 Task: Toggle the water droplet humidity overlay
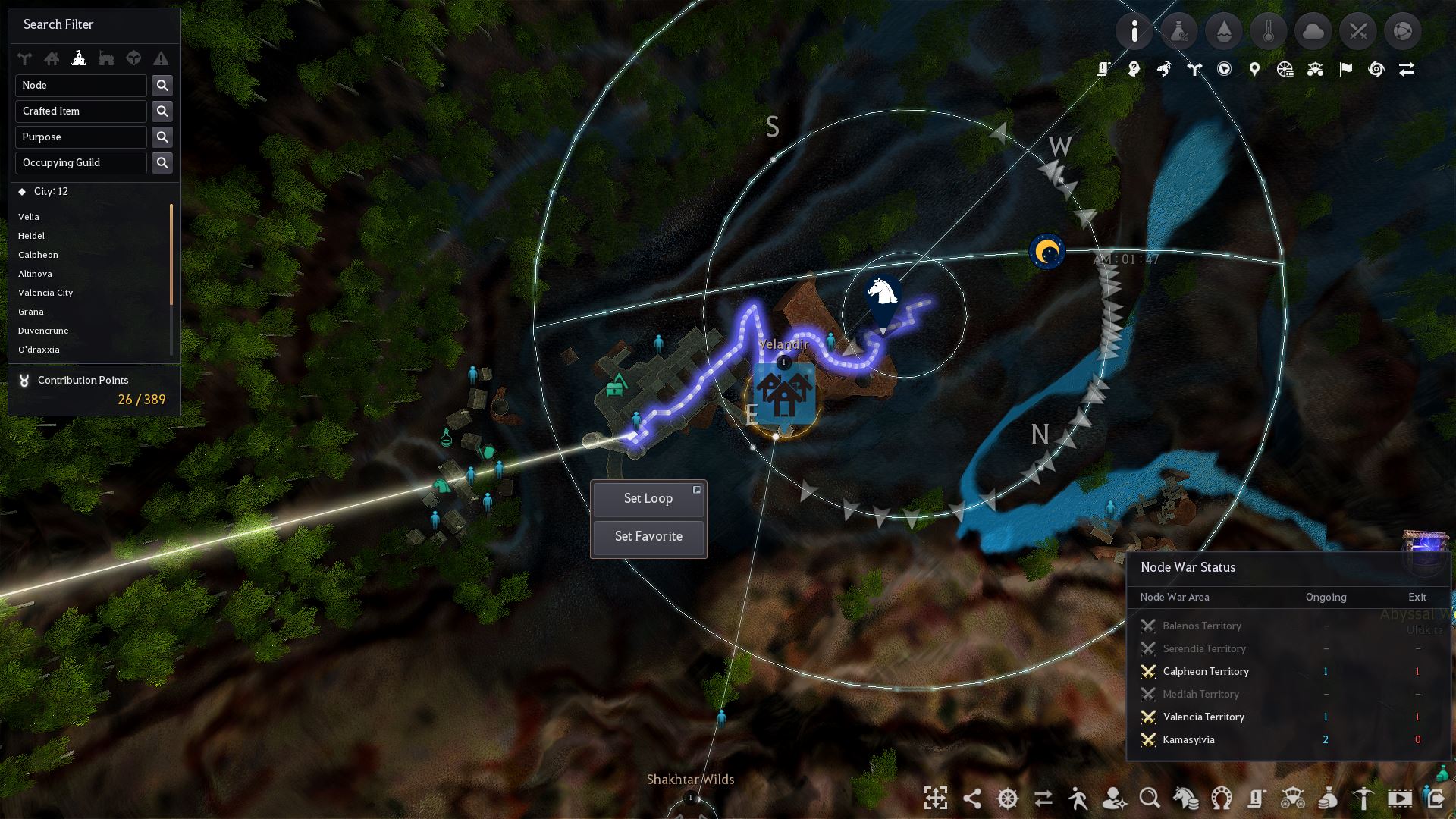(x=1223, y=31)
